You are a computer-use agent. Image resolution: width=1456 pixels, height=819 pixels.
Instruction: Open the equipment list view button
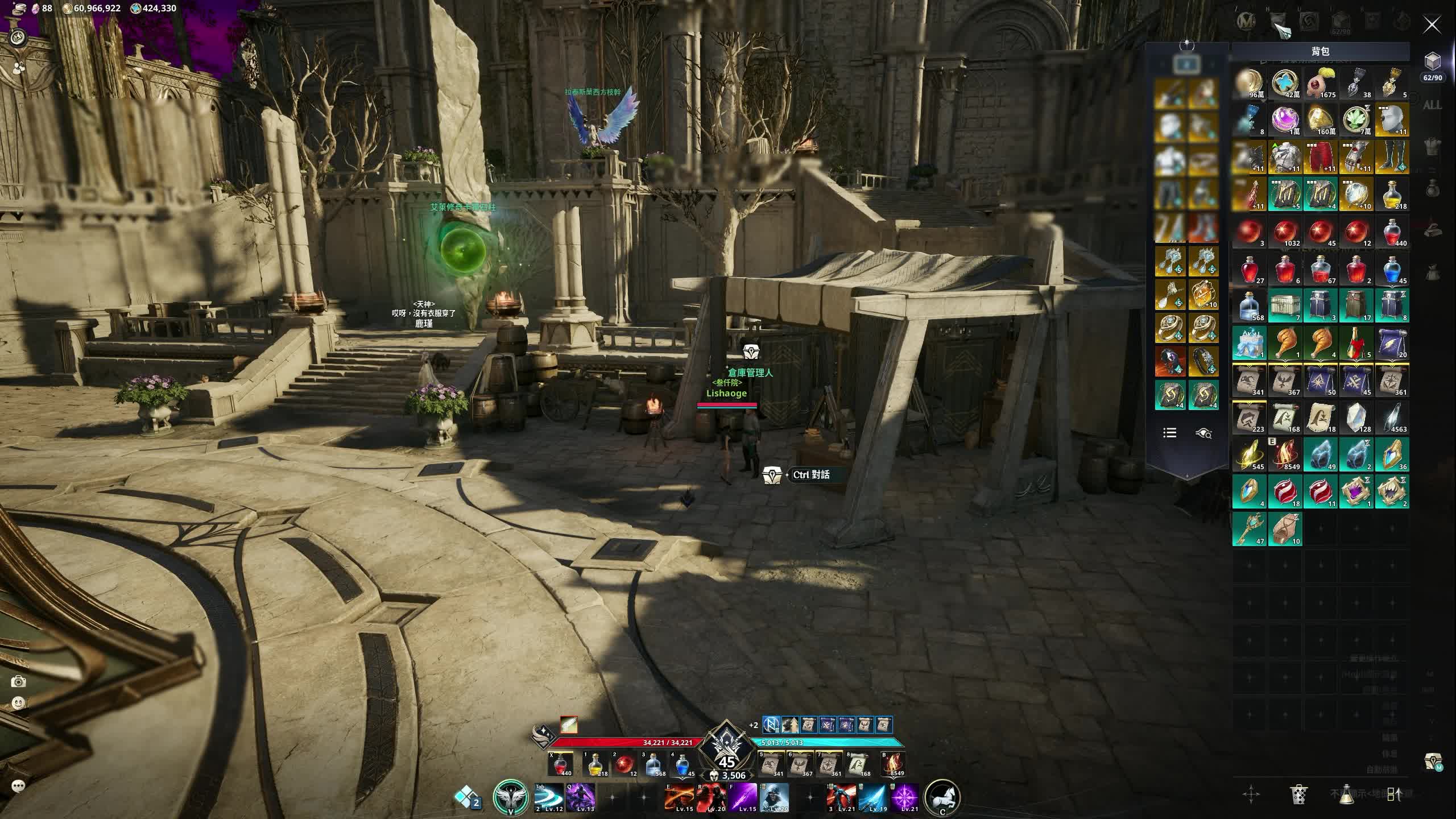pos(1170,433)
